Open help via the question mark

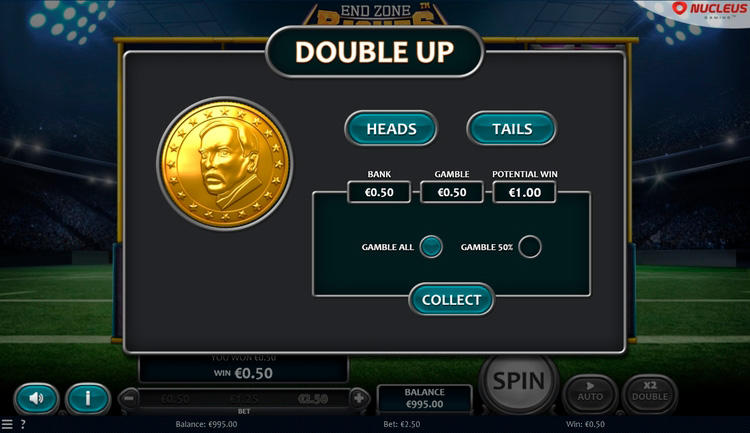pyautogui.click(x=23, y=425)
